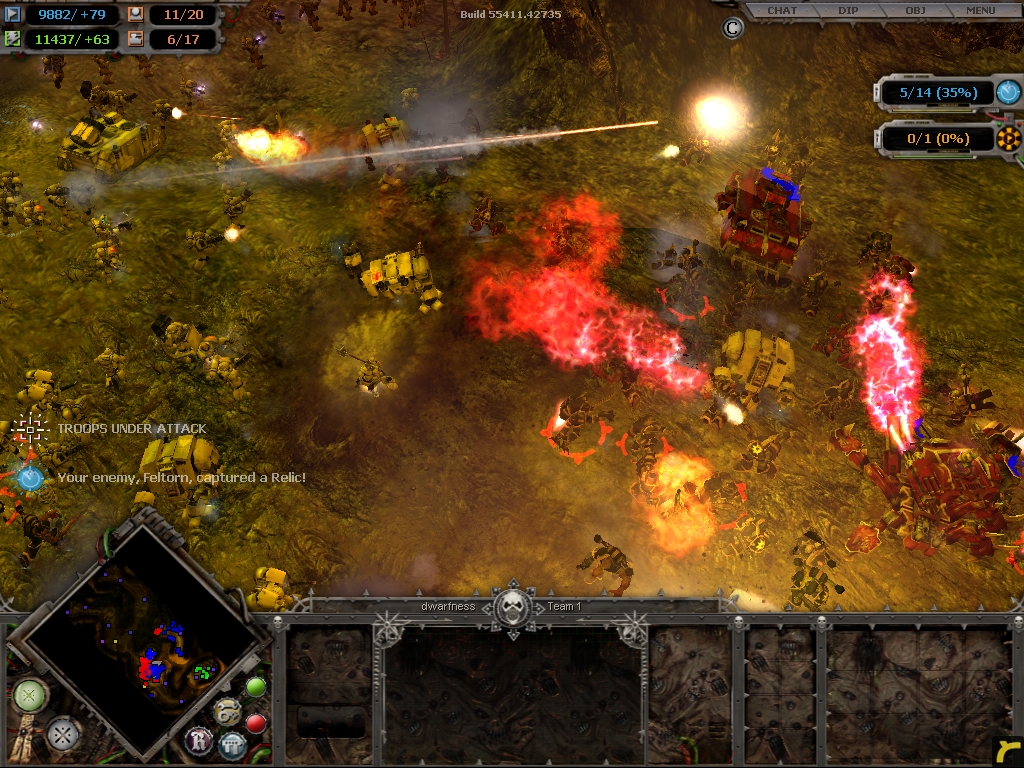Open the game MENU
The image size is (1024, 768).
point(980,11)
